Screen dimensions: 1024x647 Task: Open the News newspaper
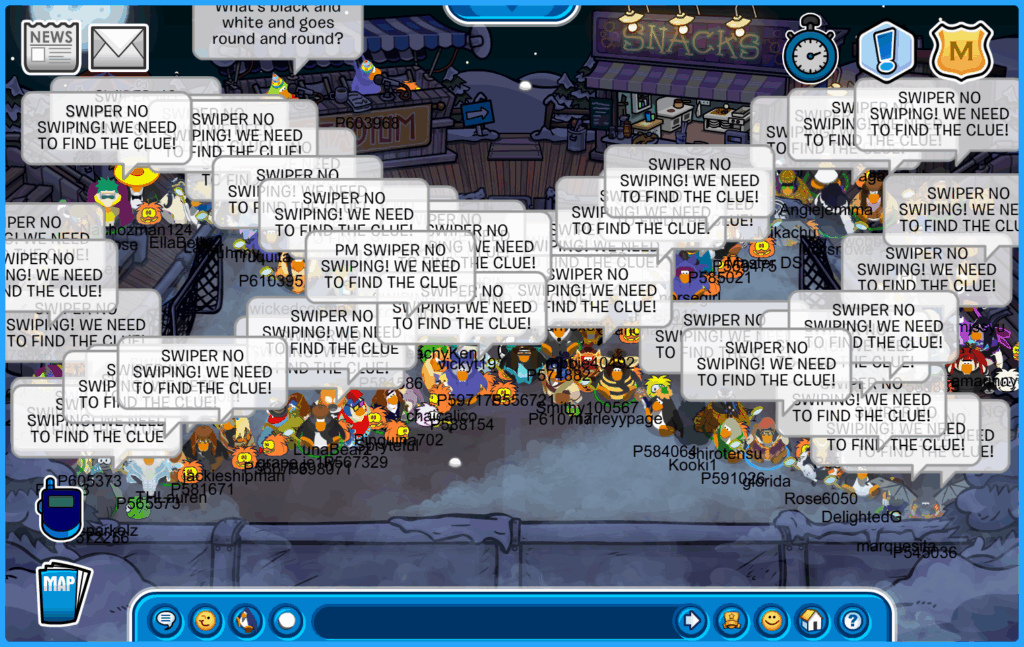pos(51,47)
